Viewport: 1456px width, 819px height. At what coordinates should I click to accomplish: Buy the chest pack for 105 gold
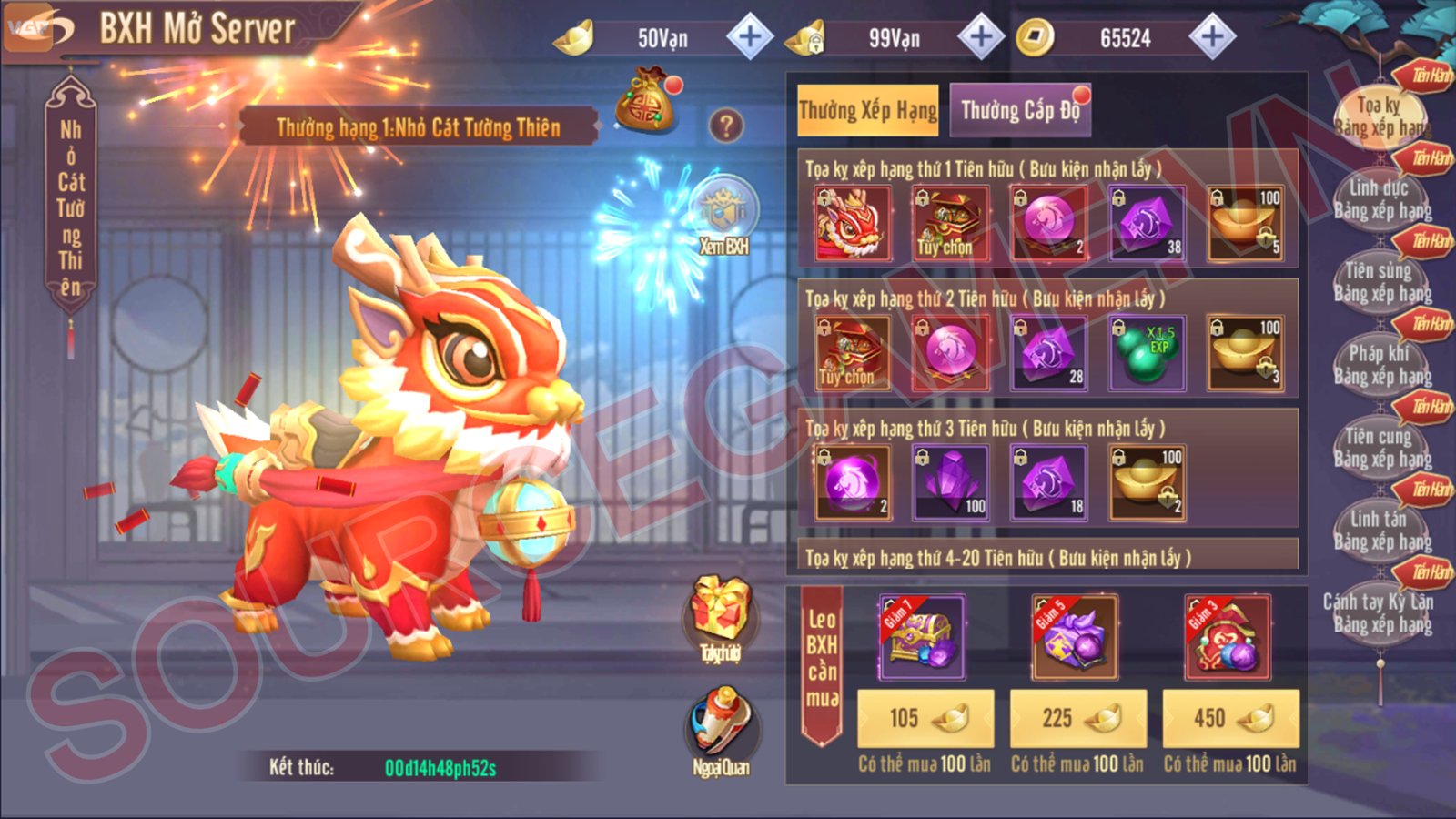click(925, 718)
